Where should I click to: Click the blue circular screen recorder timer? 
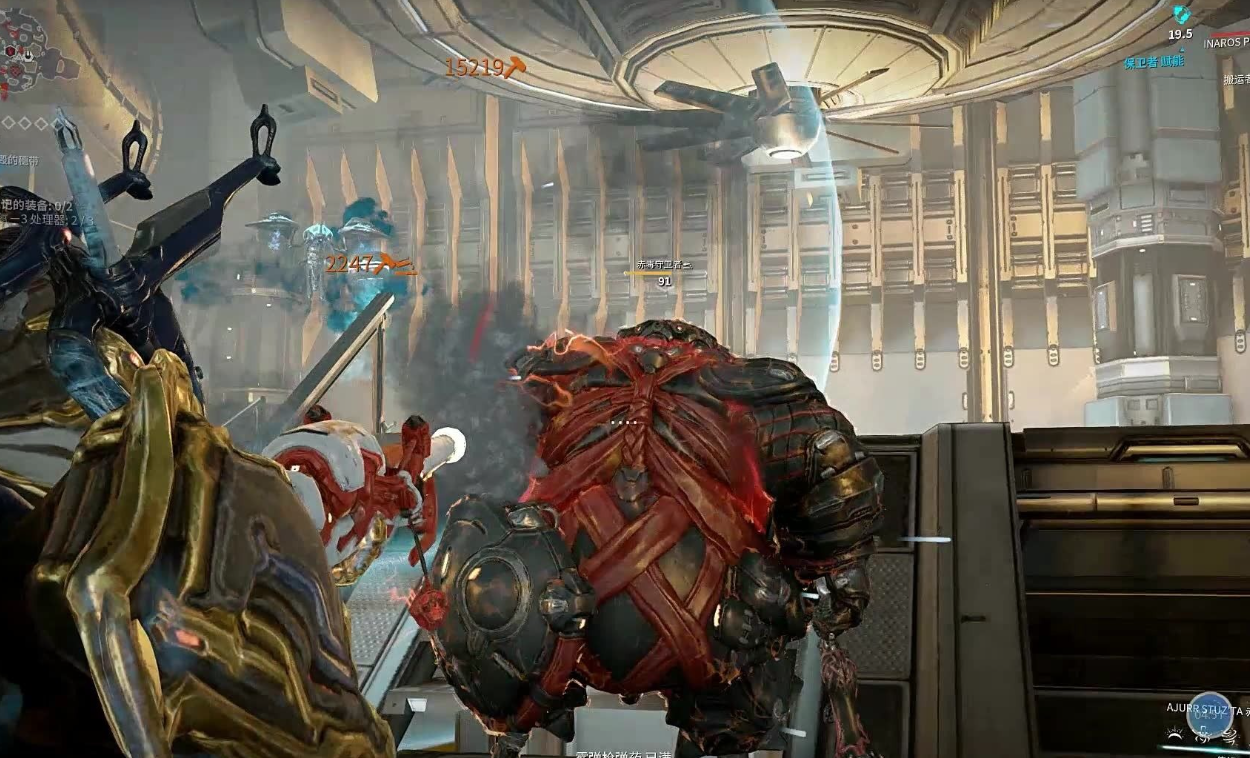(1208, 714)
